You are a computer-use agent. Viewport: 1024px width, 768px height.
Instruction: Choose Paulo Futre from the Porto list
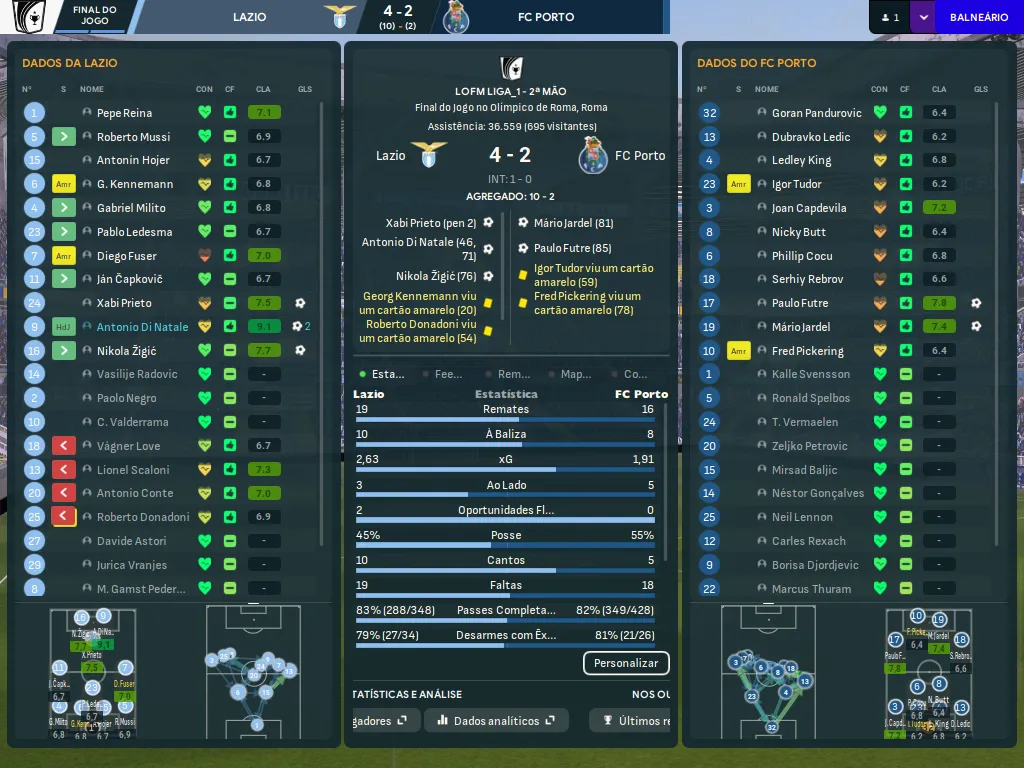[x=799, y=303]
